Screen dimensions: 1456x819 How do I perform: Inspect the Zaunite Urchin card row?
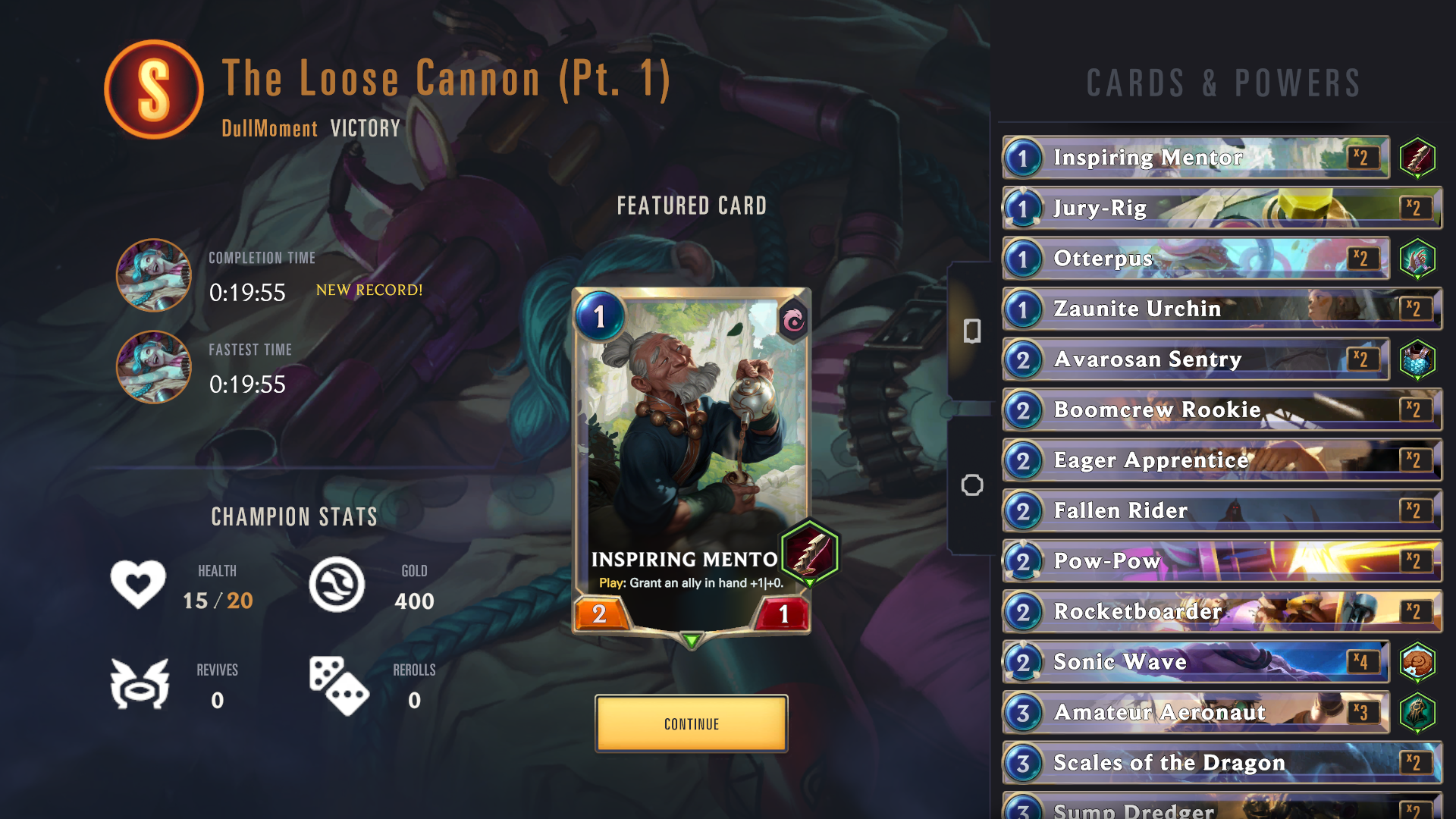(1221, 309)
